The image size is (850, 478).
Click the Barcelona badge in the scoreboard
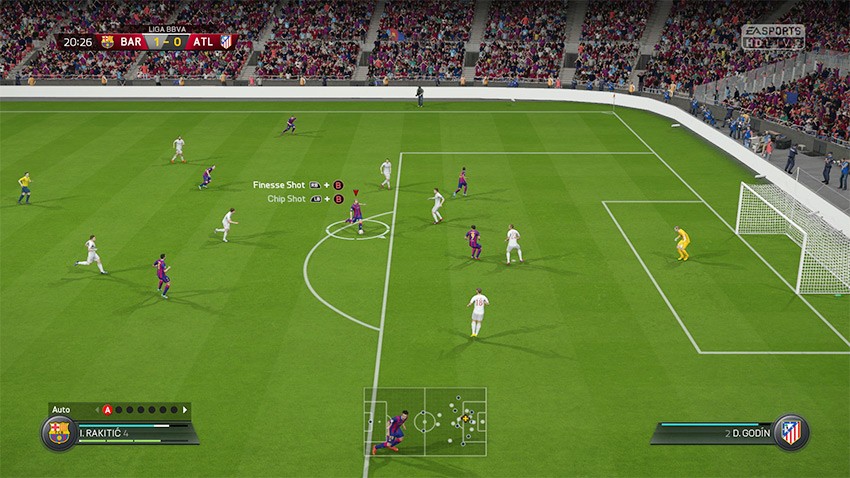[107, 42]
